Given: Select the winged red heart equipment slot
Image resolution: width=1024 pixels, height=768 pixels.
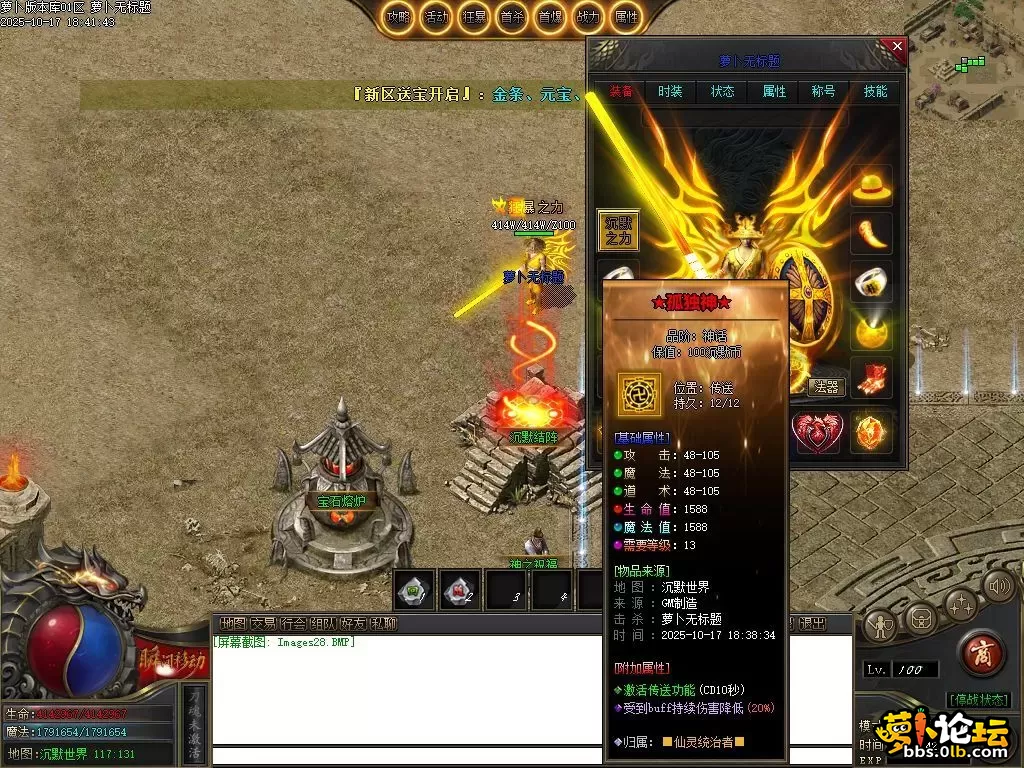Looking at the screenshot, I should (816, 432).
